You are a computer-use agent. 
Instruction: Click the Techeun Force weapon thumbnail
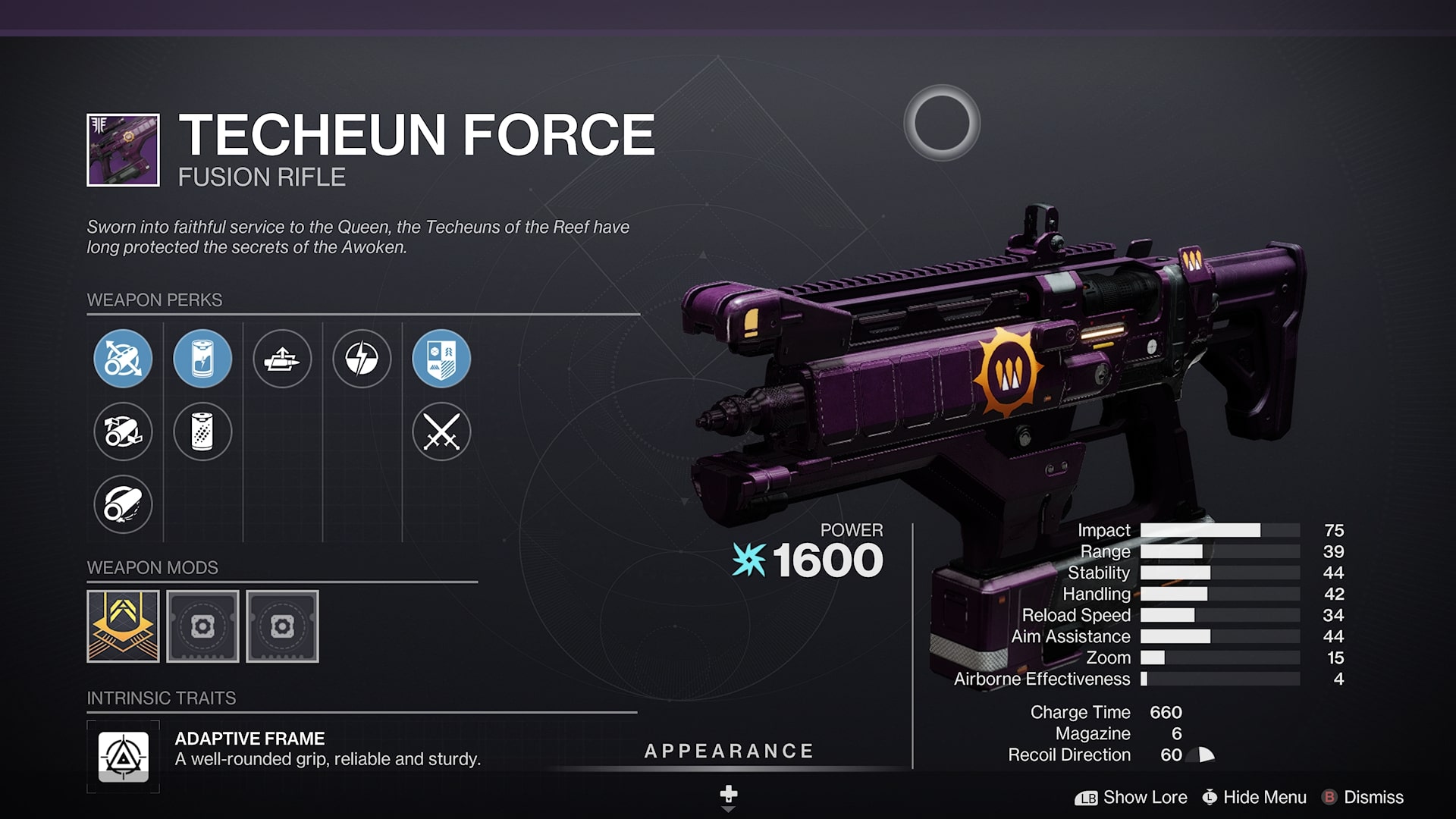(x=123, y=149)
